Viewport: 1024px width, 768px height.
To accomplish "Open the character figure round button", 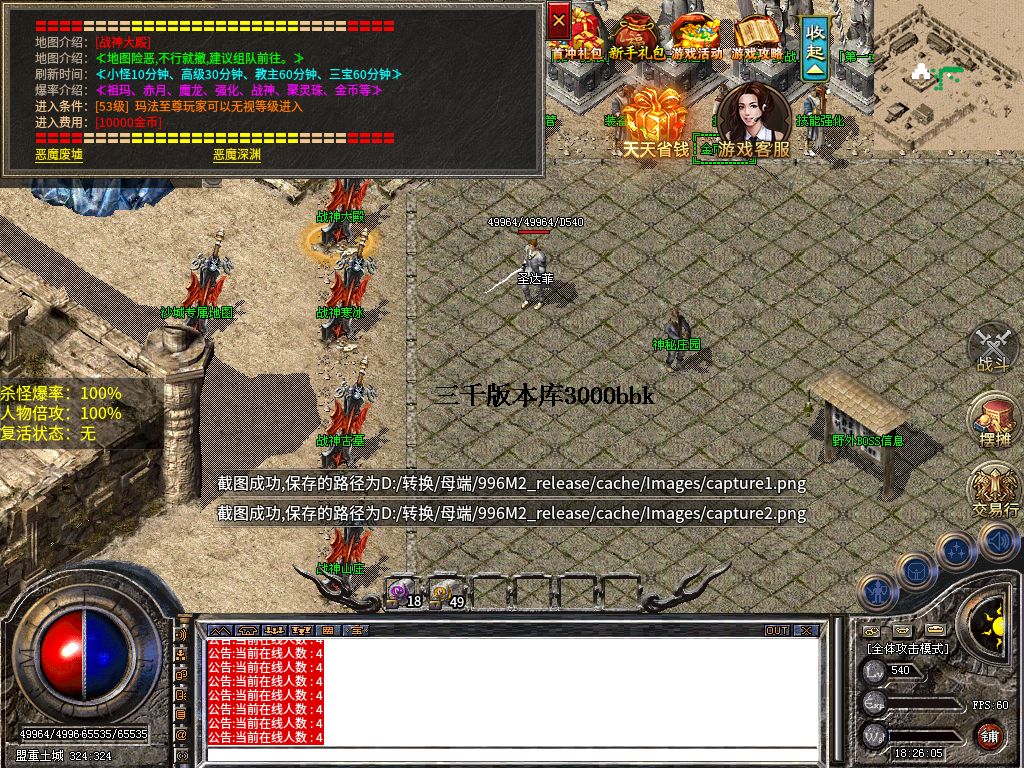I will [878, 591].
